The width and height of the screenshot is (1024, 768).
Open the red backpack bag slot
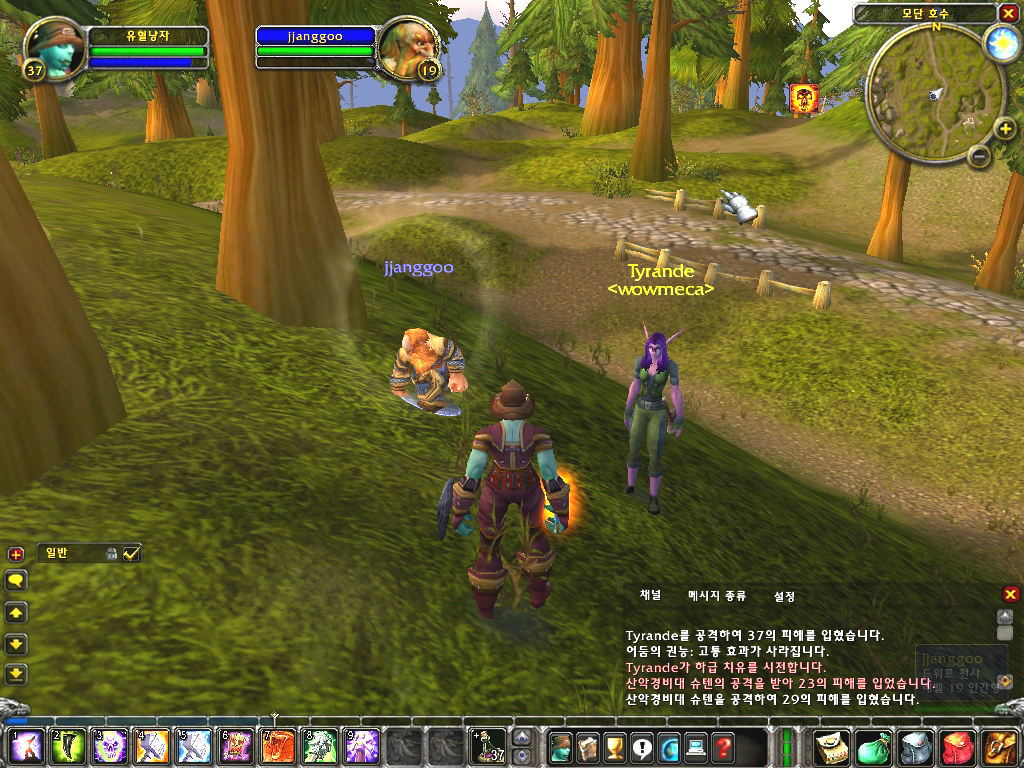click(957, 747)
